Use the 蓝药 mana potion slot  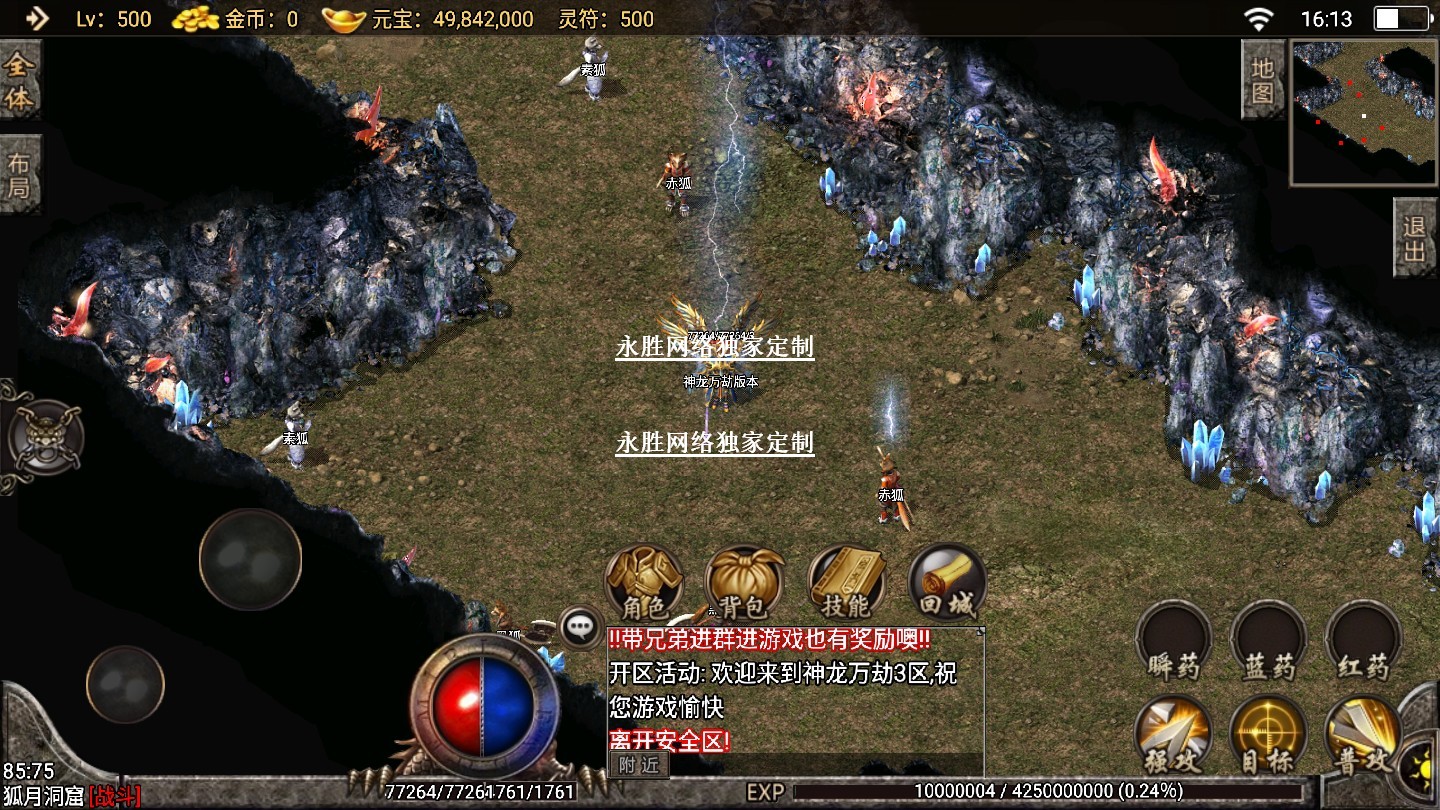pos(1269,640)
